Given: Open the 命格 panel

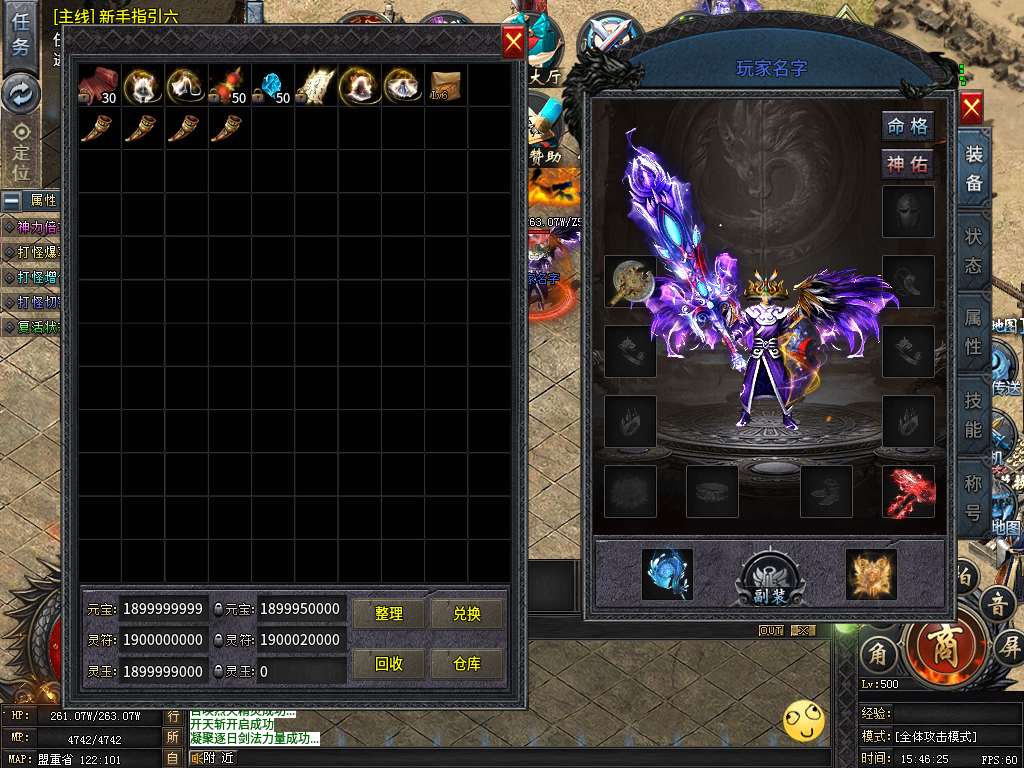Looking at the screenshot, I should click(x=908, y=126).
